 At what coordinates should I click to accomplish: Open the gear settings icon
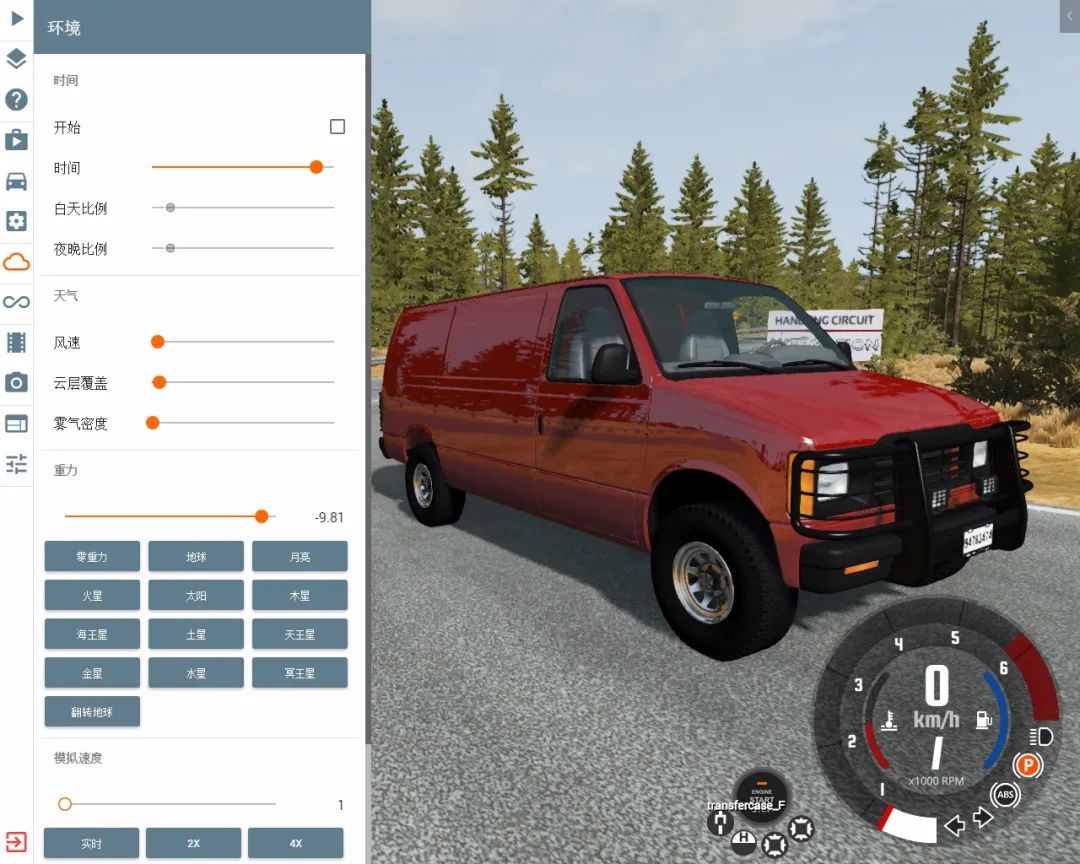pos(16,221)
